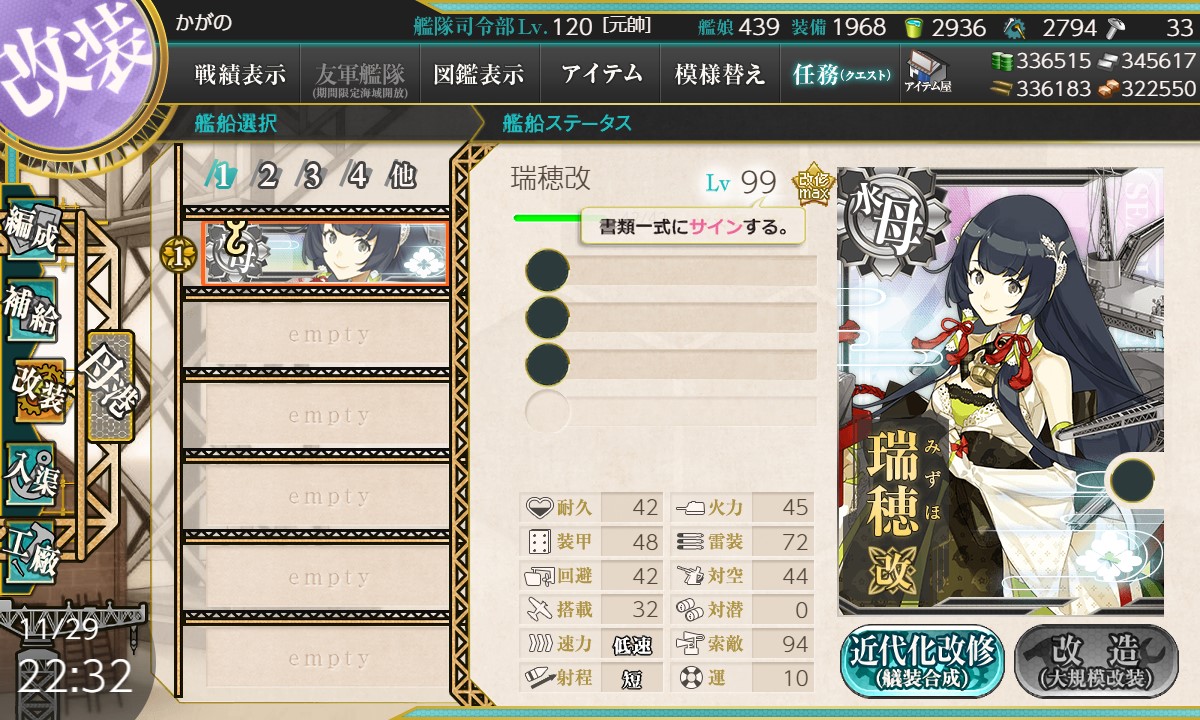This screenshot has height=720, width=1200.
Task: Open the 入渠 docking screen
Action: point(32,468)
